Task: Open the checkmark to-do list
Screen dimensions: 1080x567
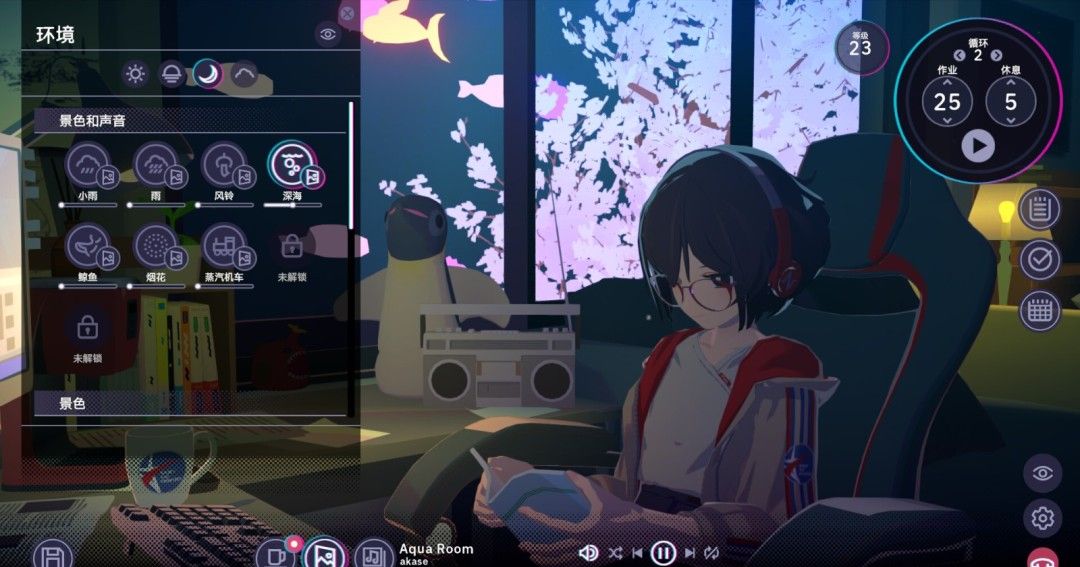Action: pyautogui.click(x=1040, y=260)
